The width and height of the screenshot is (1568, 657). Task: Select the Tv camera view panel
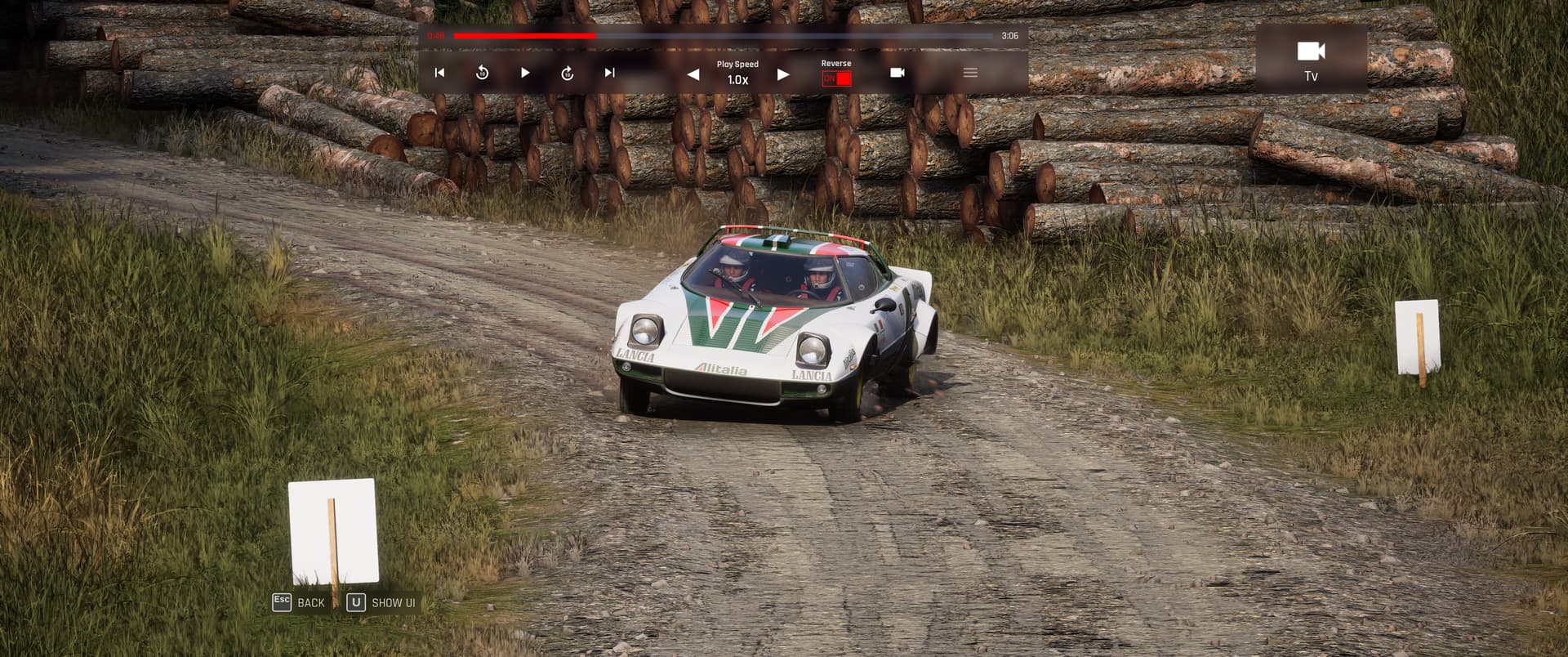(x=1311, y=59)
